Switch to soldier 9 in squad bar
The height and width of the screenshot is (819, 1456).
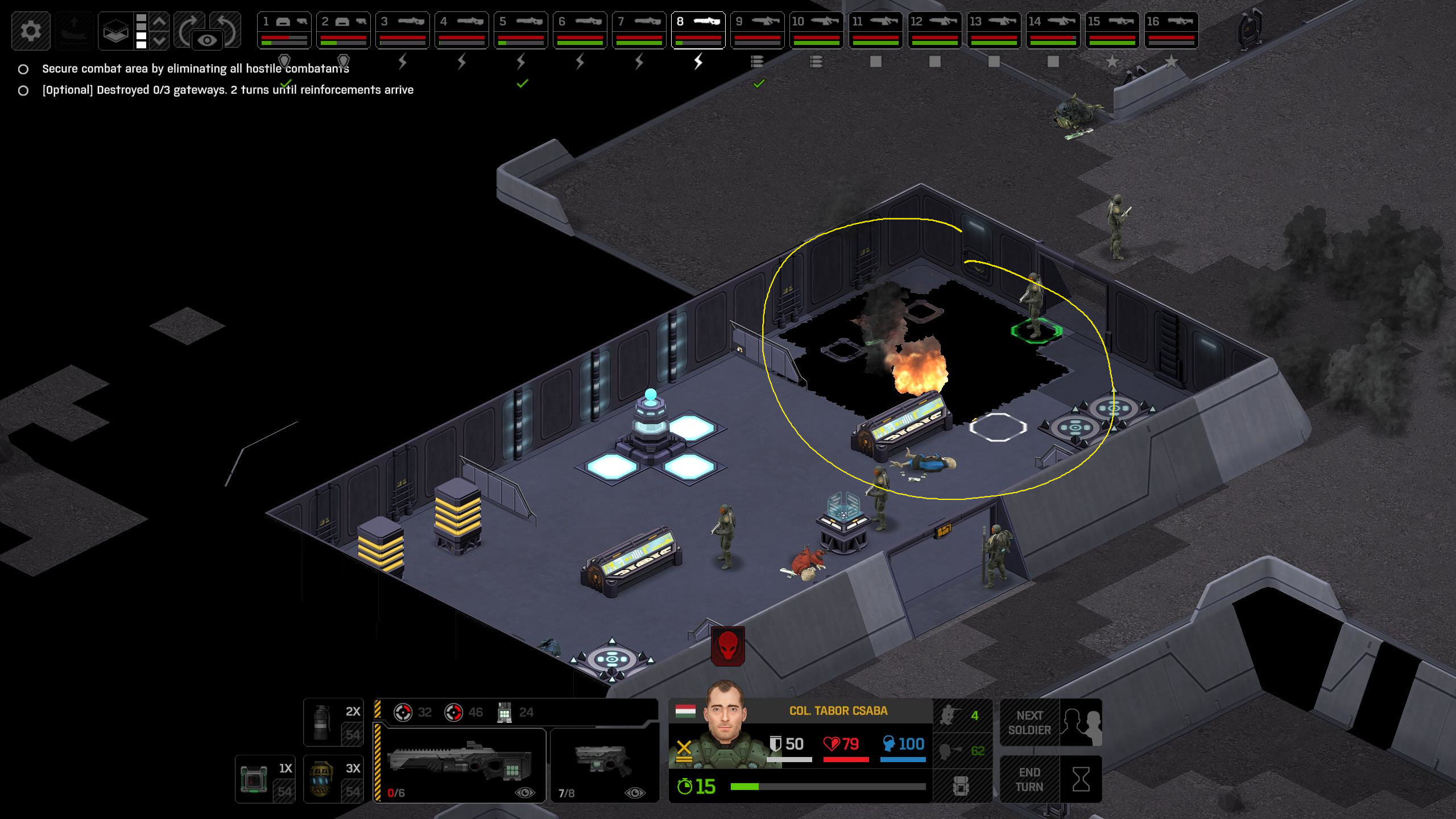coord(757,30)
